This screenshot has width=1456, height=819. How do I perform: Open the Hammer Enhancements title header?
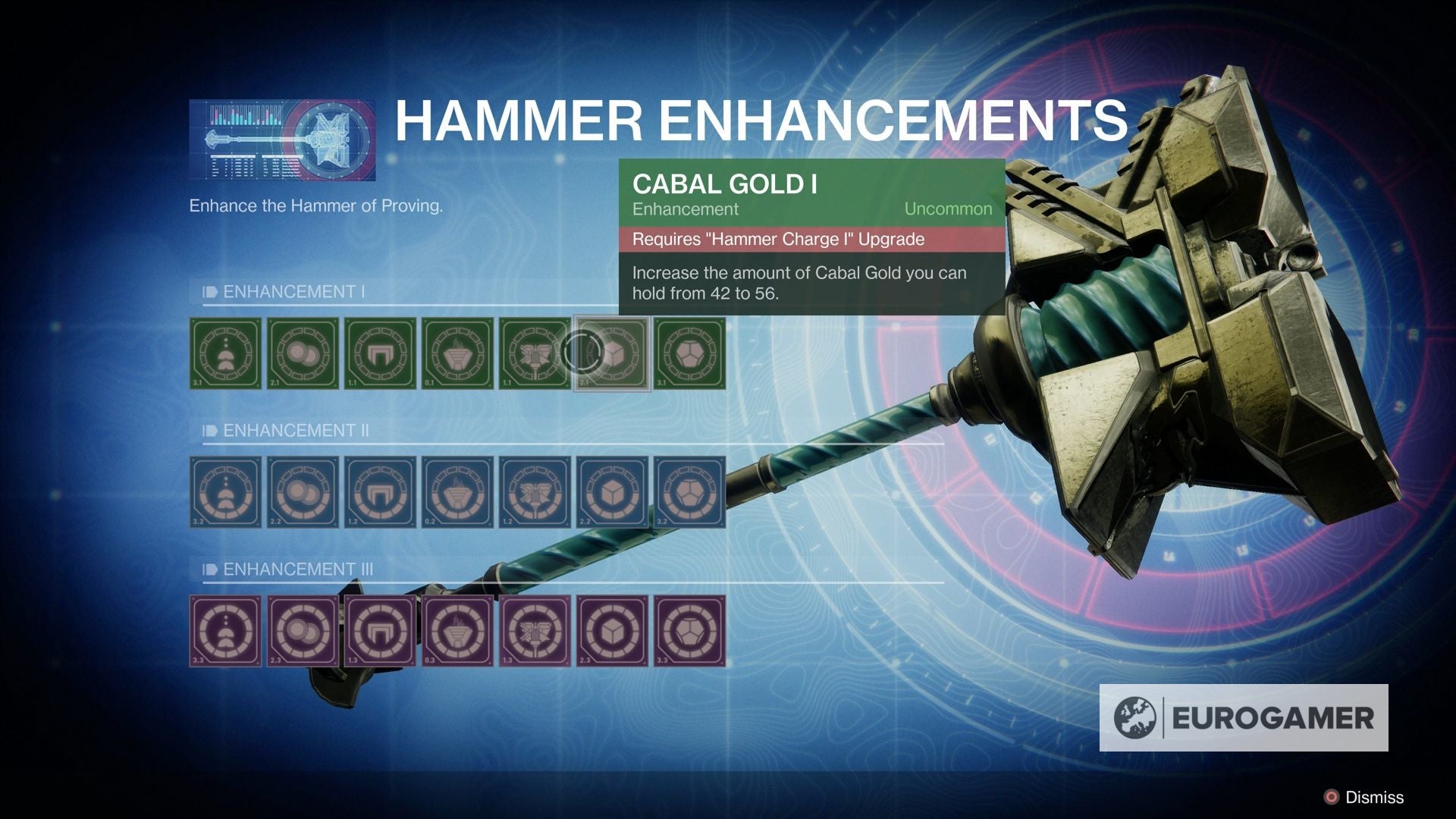(x=758, y=118)
